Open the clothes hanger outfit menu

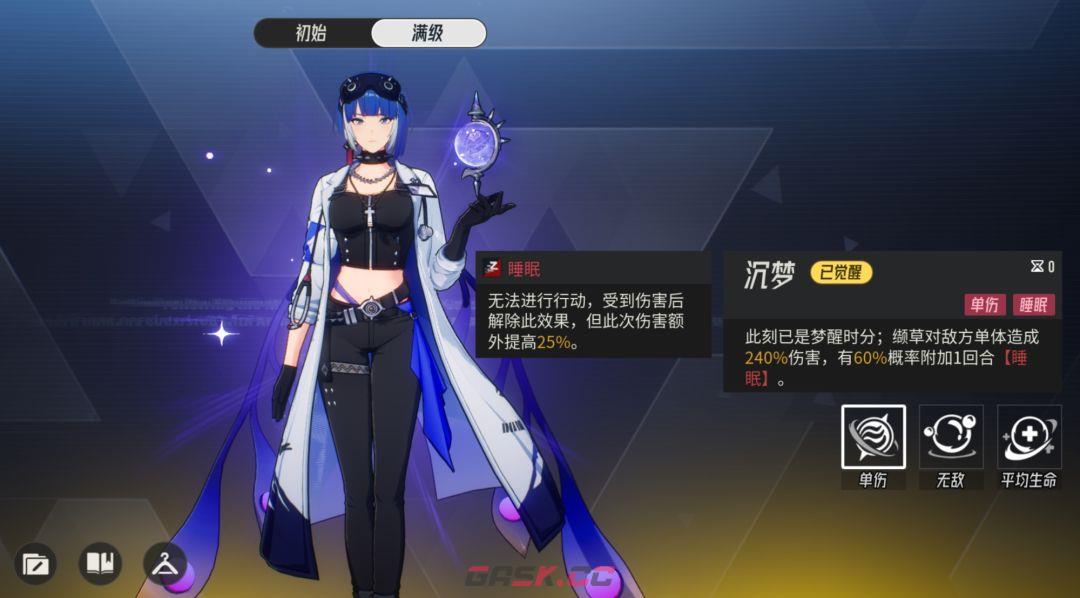[x=165, y=564]
